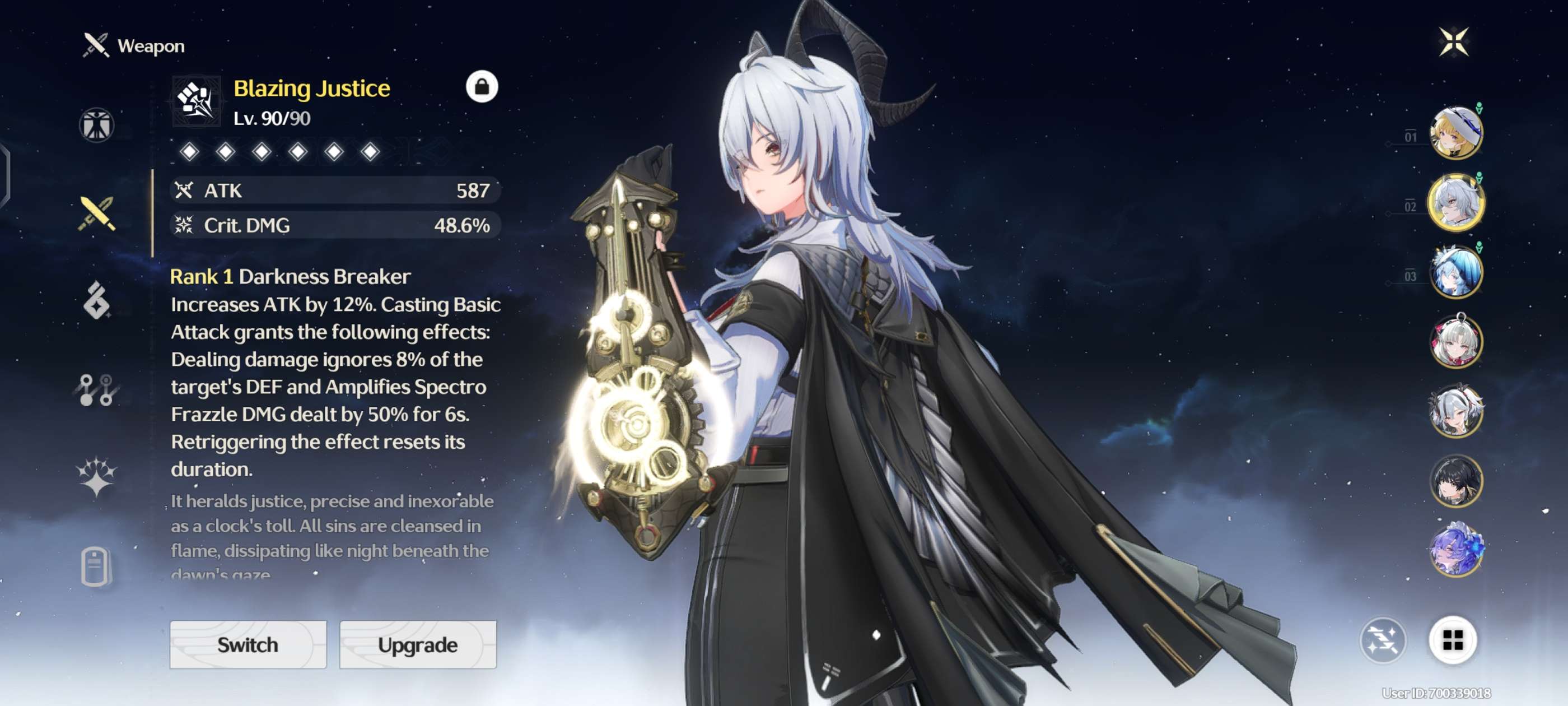Viewport: 1568px width, 706px height.
Task: Pick the purple-haired character portrait
Action: (1456, 549)
